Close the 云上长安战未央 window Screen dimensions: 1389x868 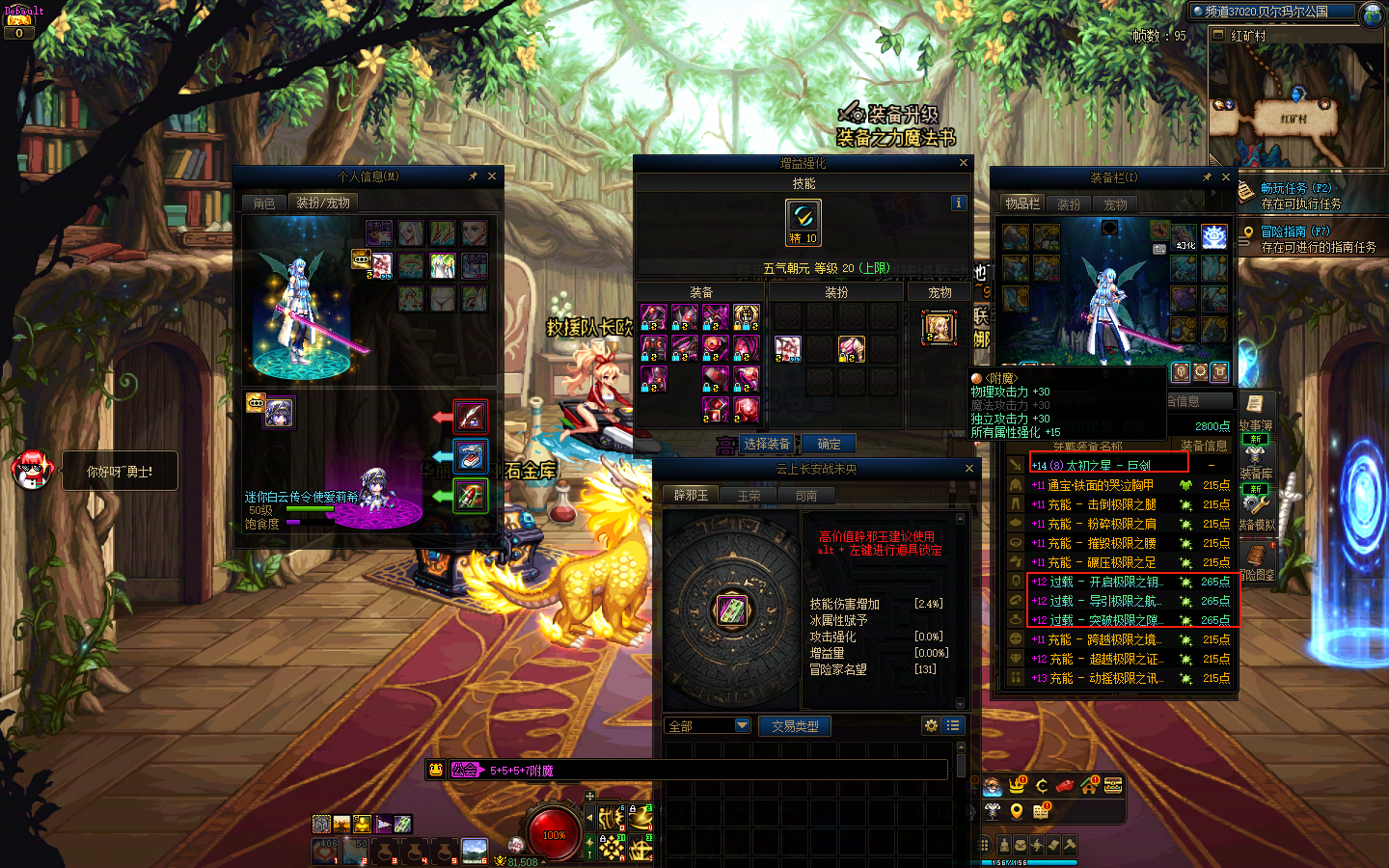(x=969, y=469)
